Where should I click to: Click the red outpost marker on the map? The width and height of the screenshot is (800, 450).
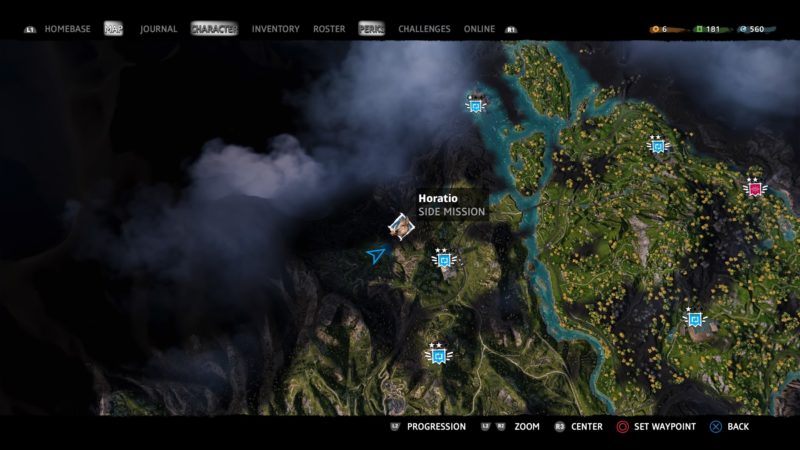[x=754, y=187]
